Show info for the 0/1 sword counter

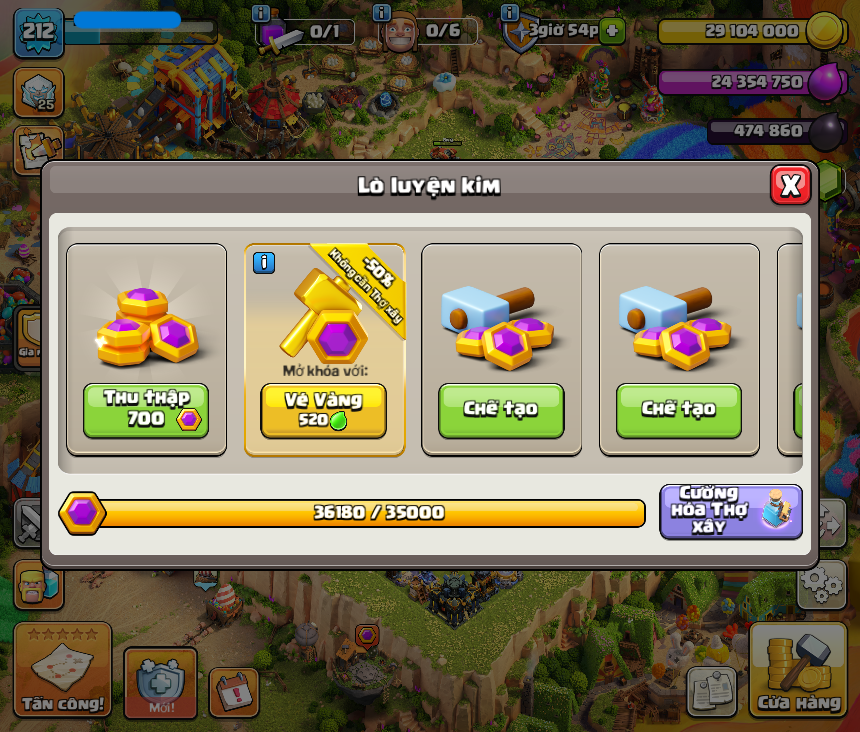point(261,13)
